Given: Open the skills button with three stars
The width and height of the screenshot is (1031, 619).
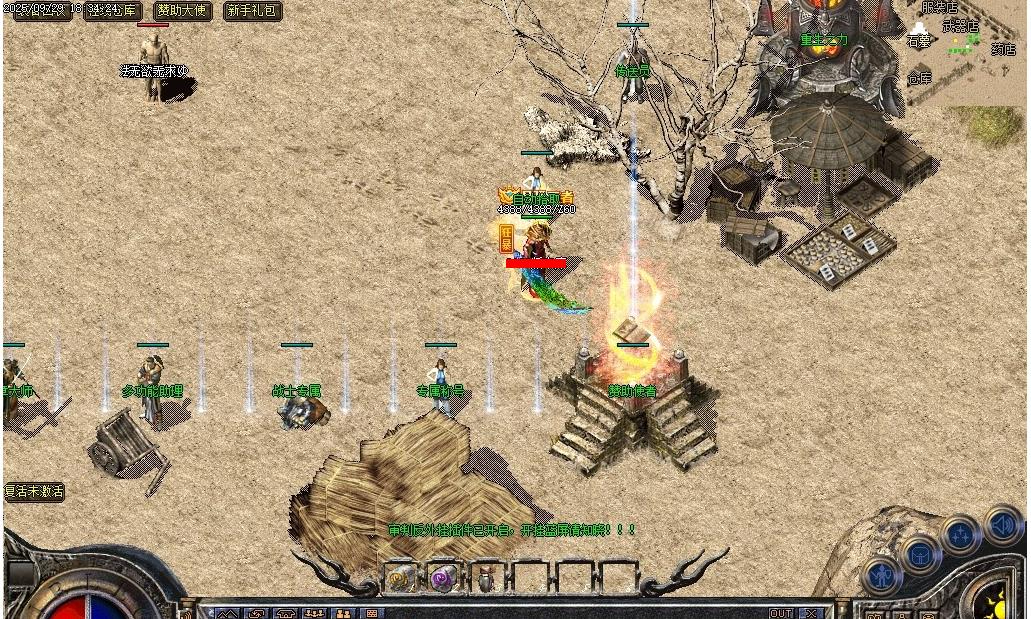Looking at the screenshot, I should click(960, 535).
